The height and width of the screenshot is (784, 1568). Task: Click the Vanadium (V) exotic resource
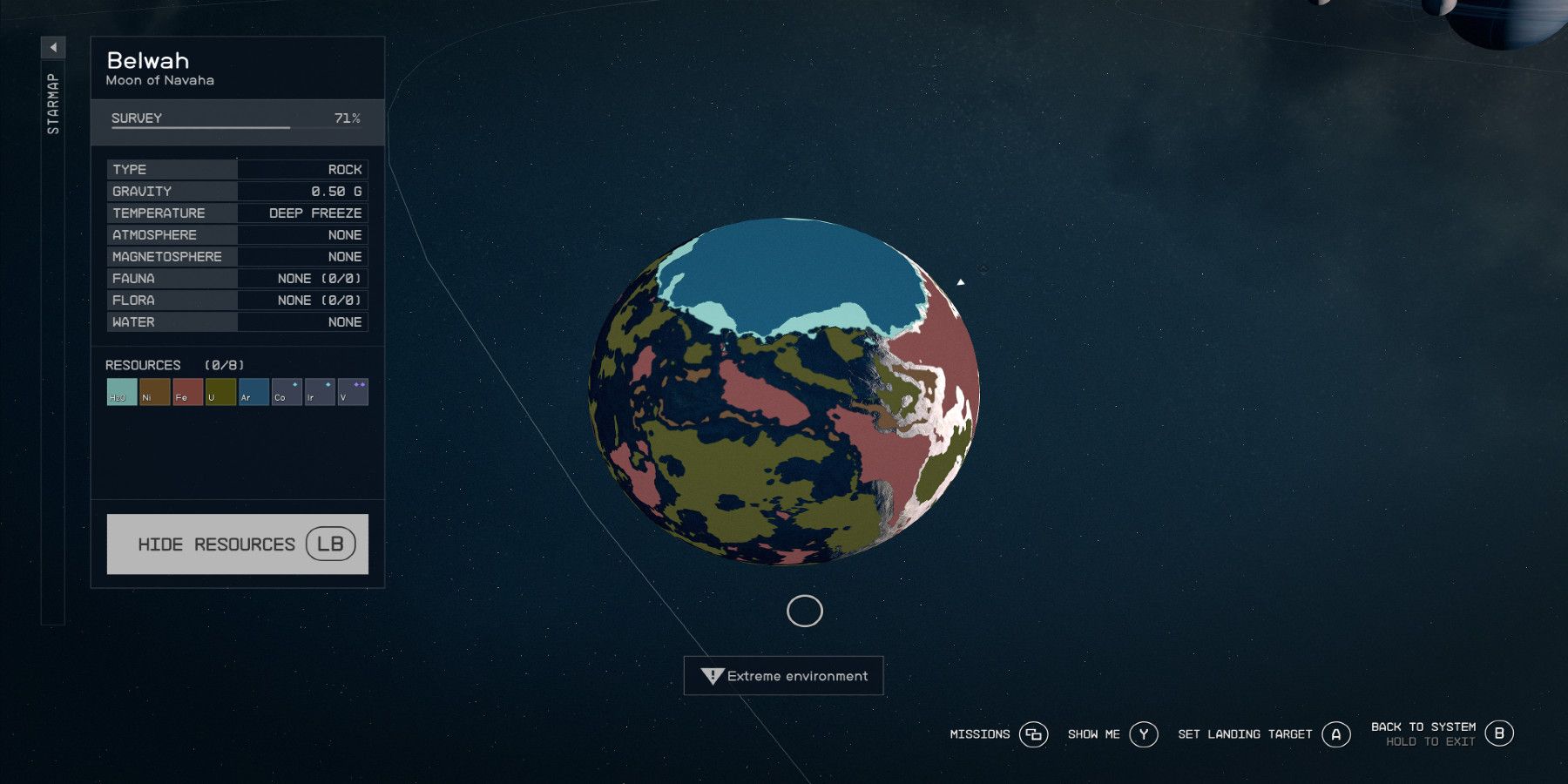[352, 392]
